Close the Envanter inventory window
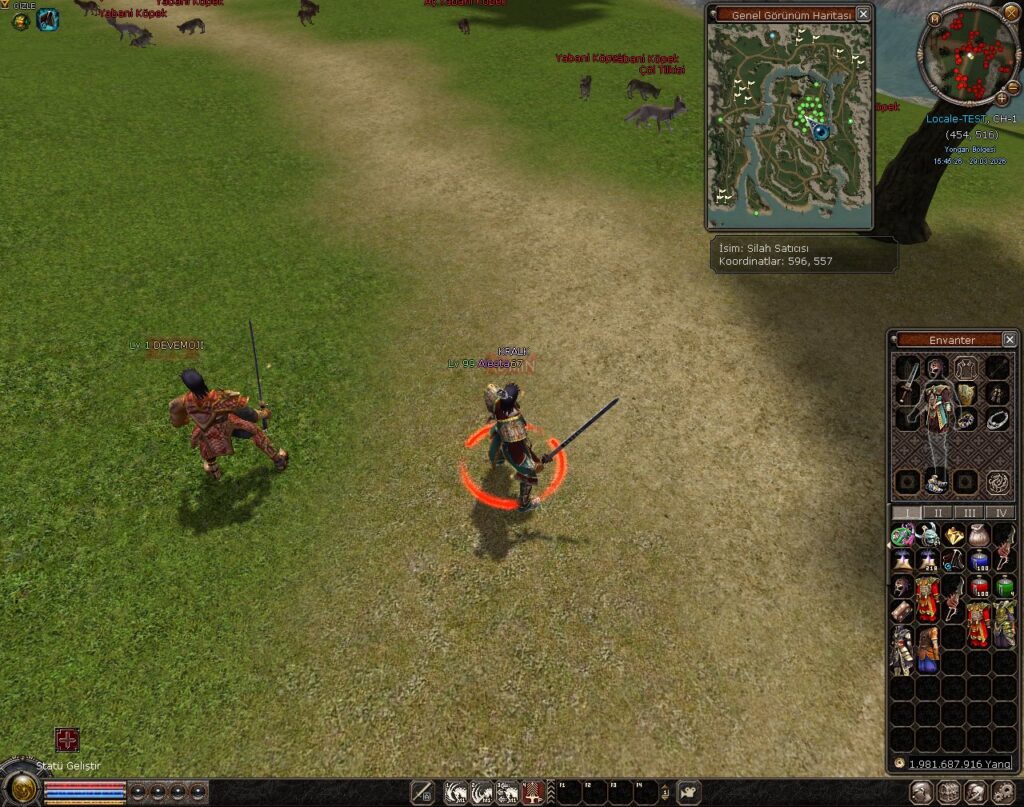The image size is (1024, 807). point(1009,340)
